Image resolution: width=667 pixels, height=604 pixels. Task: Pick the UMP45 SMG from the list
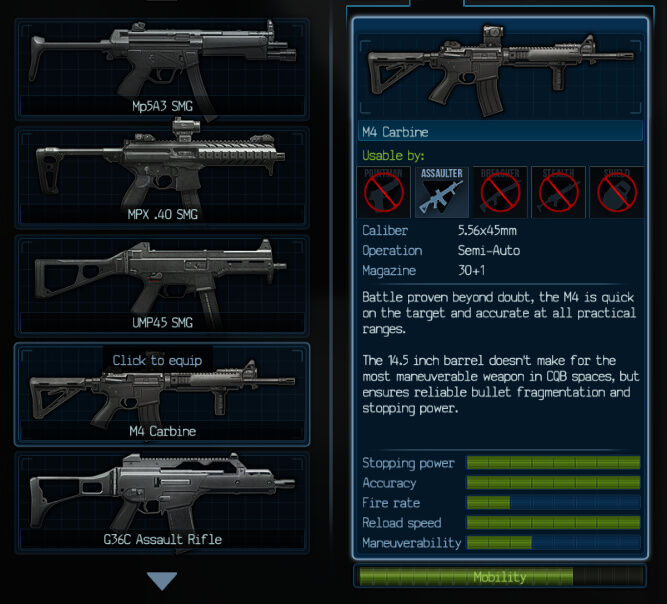tap(161, 285)
